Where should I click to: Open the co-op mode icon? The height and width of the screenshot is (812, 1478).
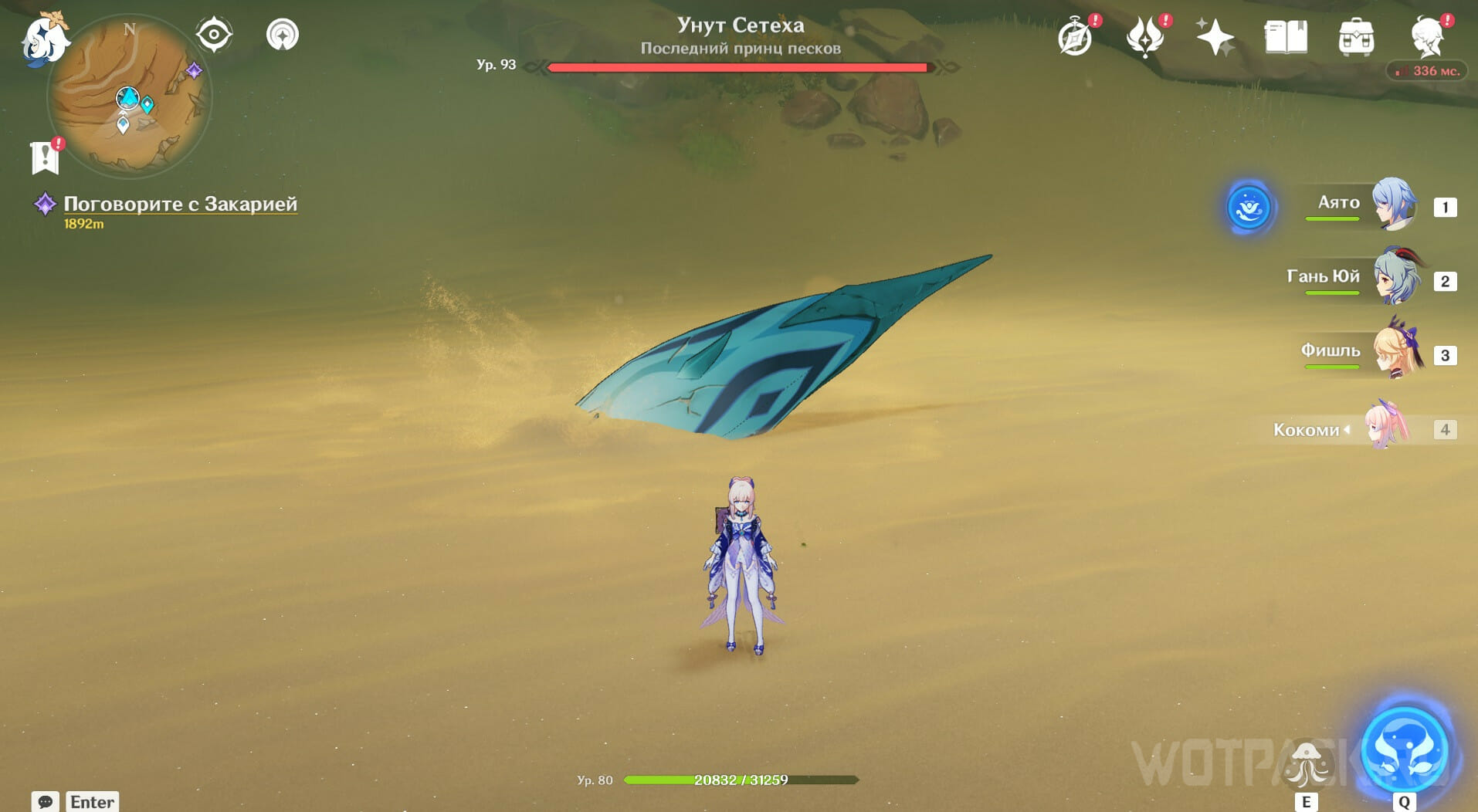point(282,35)
